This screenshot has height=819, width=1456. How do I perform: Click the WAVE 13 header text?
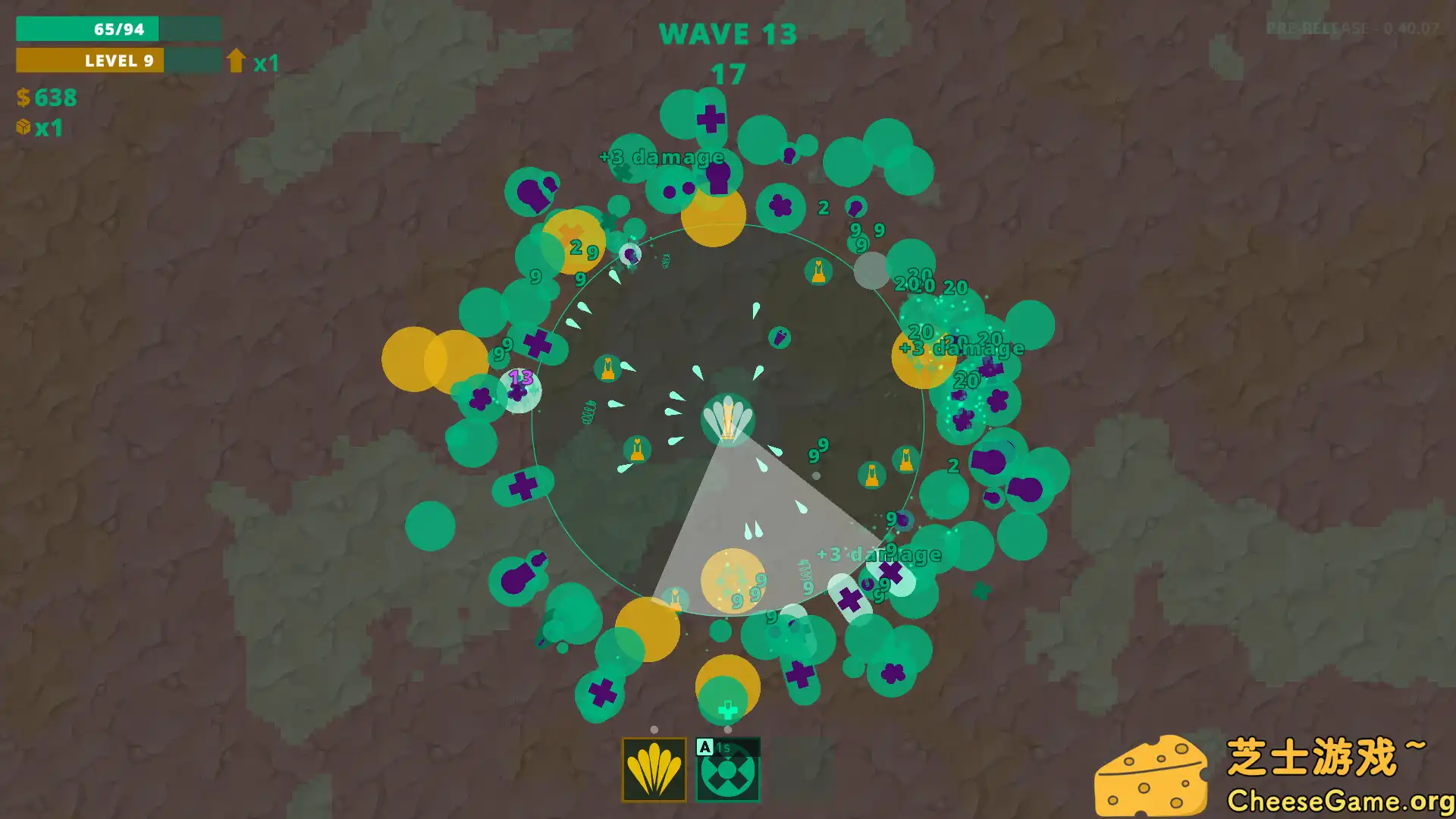coord(728,33)
